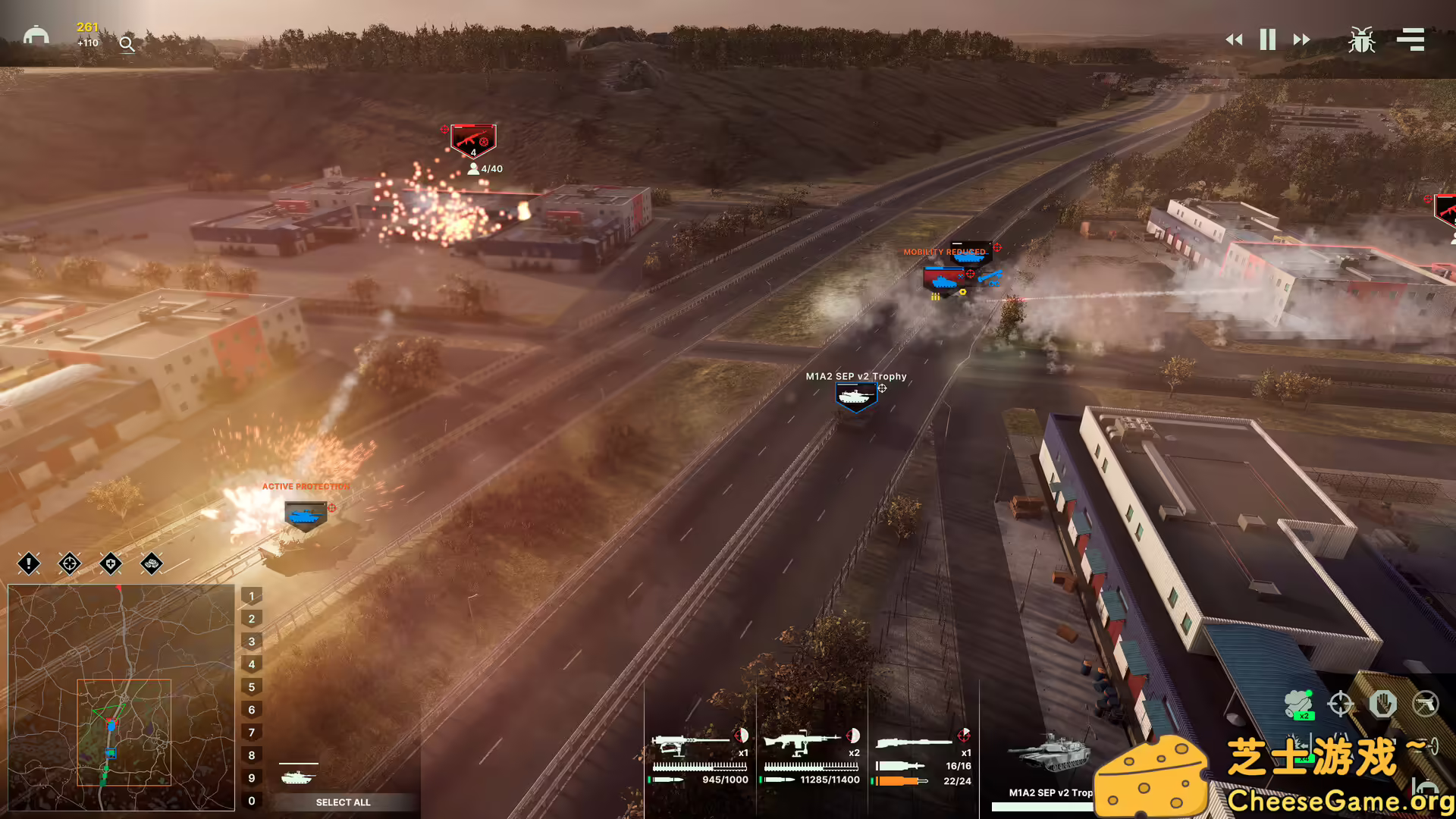Activate the crosshair diamond icon above minimap
Viewport: 1456px width, 819px height.
click(70, 563)
